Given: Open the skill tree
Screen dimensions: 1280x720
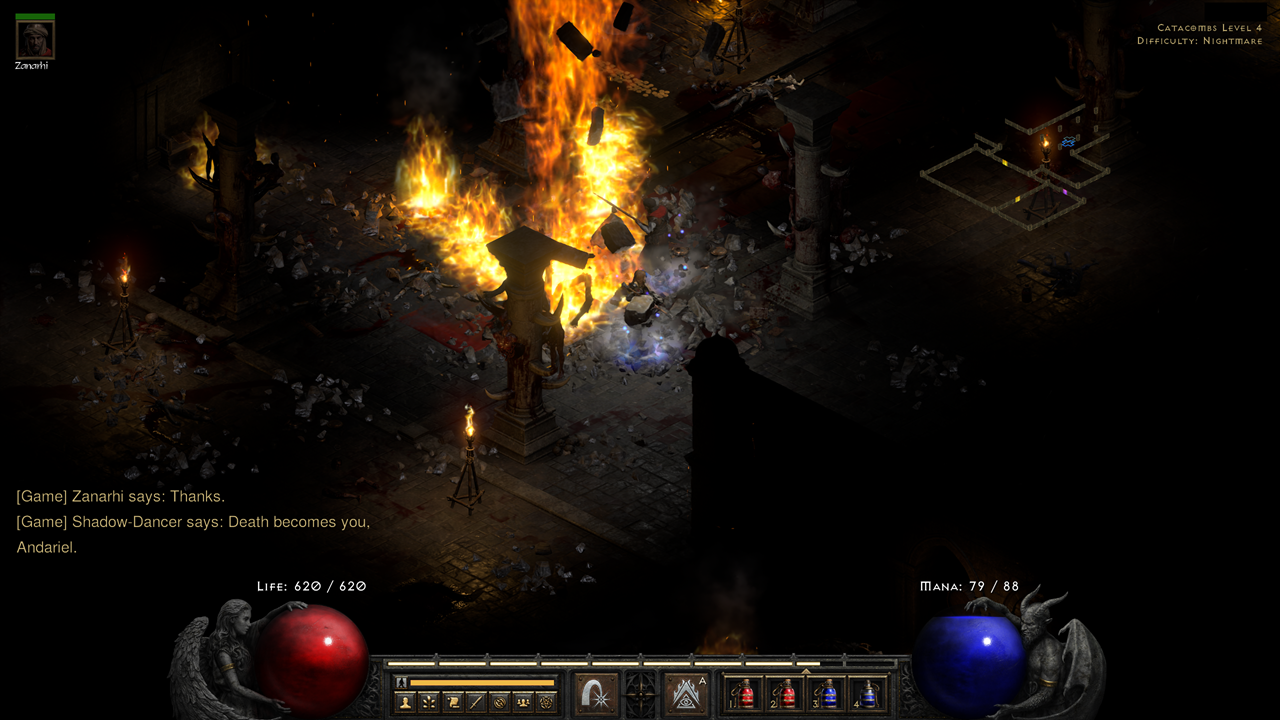Looking at the screenshot, I should point(428,703).
